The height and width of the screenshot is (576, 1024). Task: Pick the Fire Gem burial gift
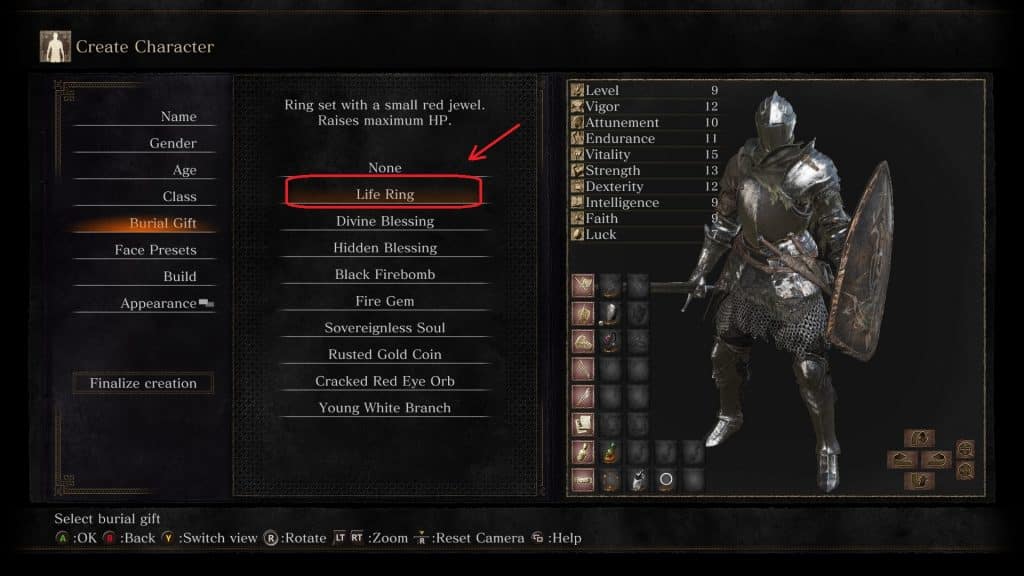click(x=385, y=301)
